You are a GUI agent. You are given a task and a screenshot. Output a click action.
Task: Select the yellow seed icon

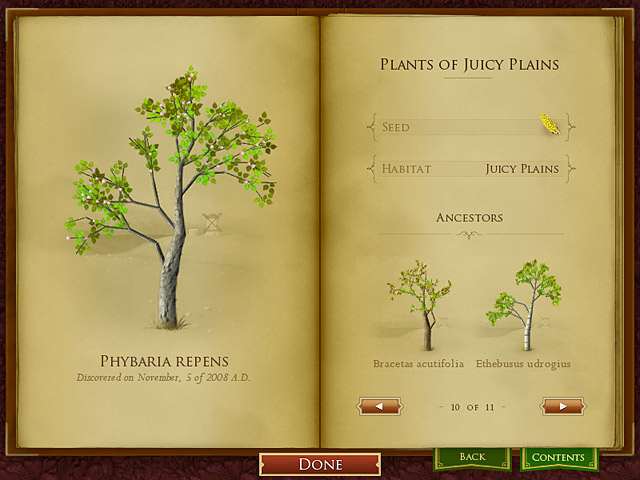549,124
